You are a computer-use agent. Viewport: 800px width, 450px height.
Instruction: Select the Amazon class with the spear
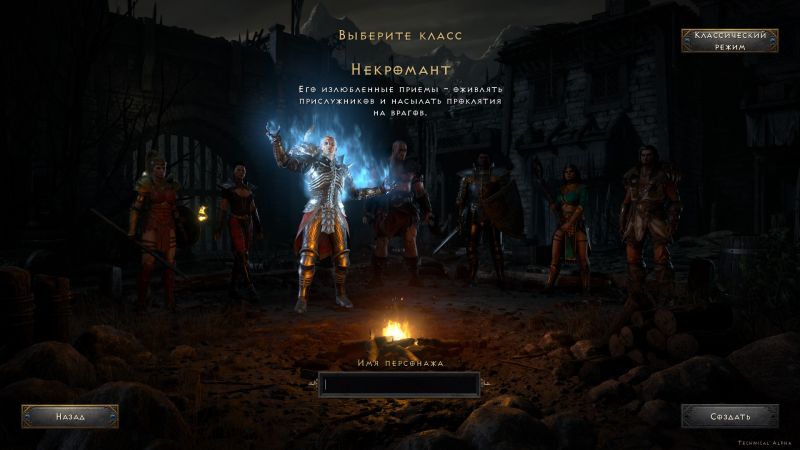point(155,220)
